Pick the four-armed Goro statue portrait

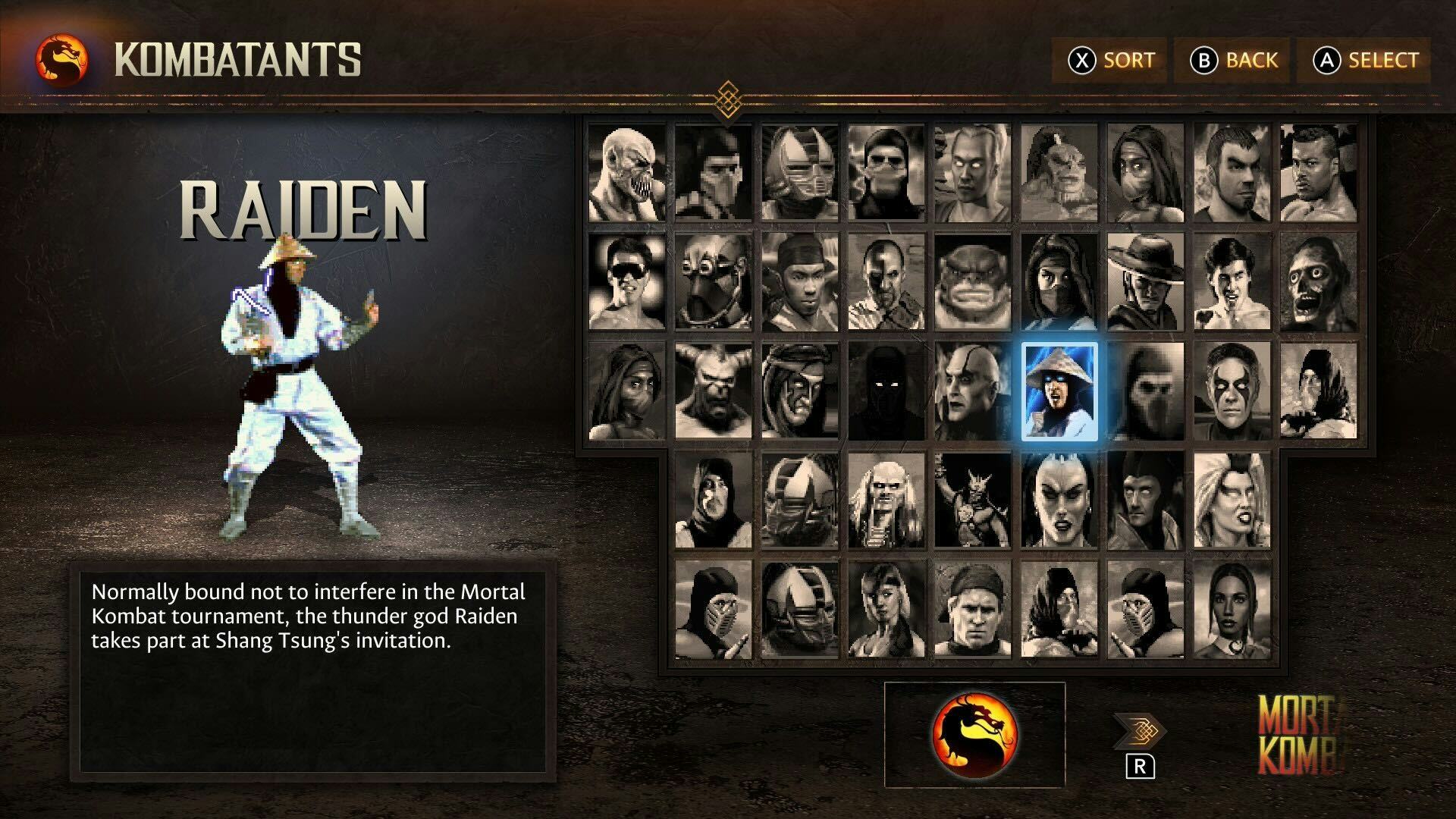click(x=973, y=500)
